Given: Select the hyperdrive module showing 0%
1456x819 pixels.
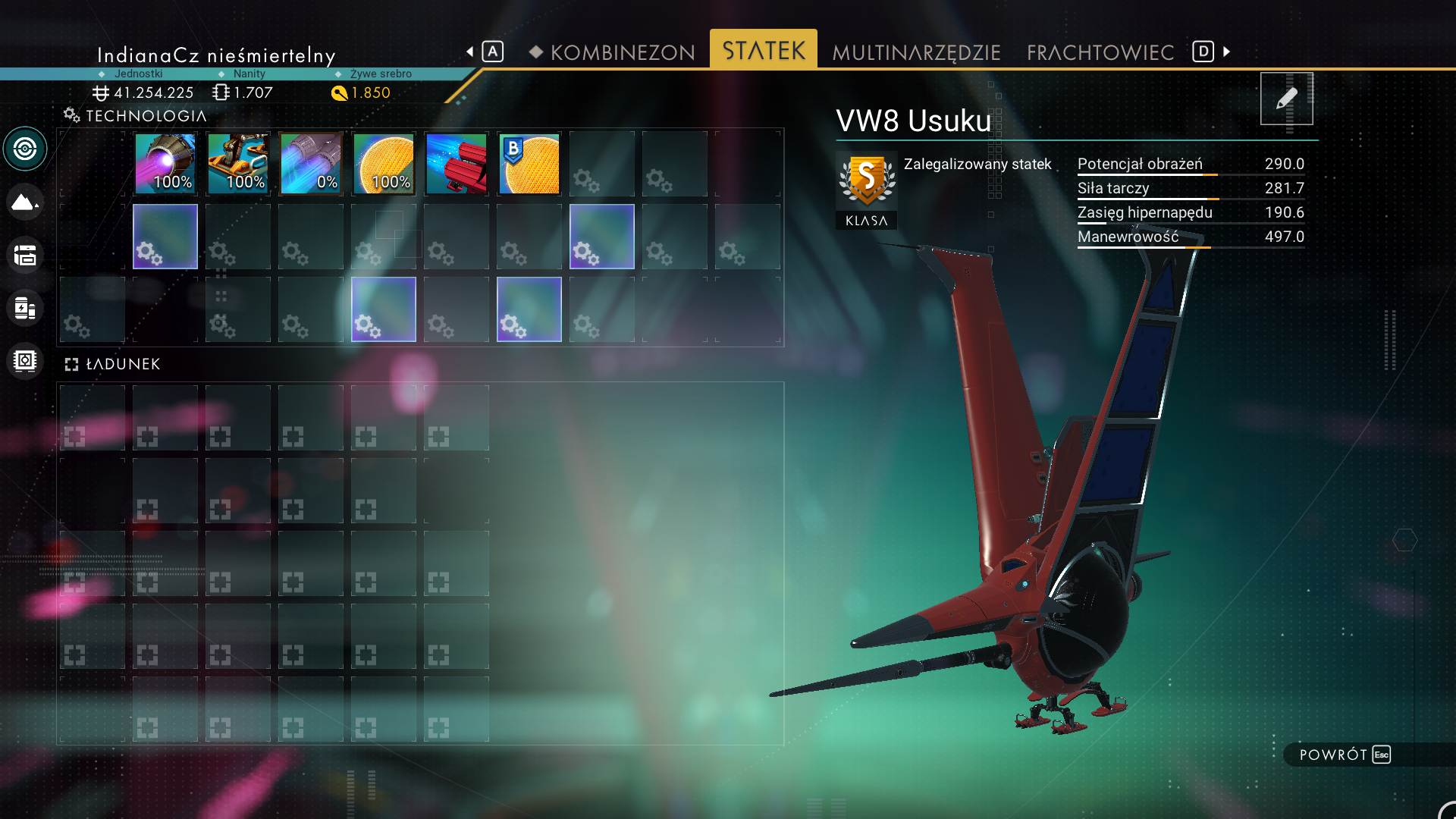Looking at the screenshot, I should [310, 163].
